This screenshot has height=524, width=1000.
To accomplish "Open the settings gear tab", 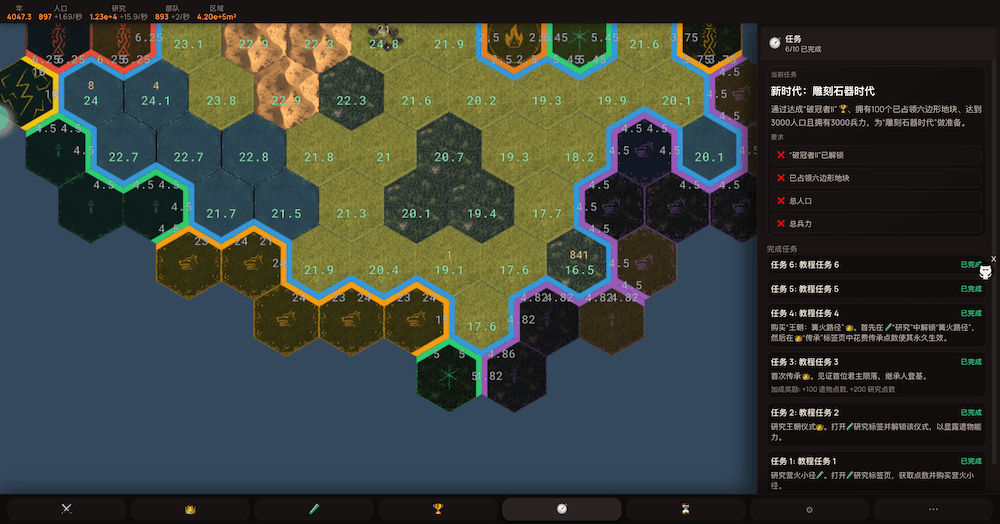I will pyautogui.click(x=810, y=508).
